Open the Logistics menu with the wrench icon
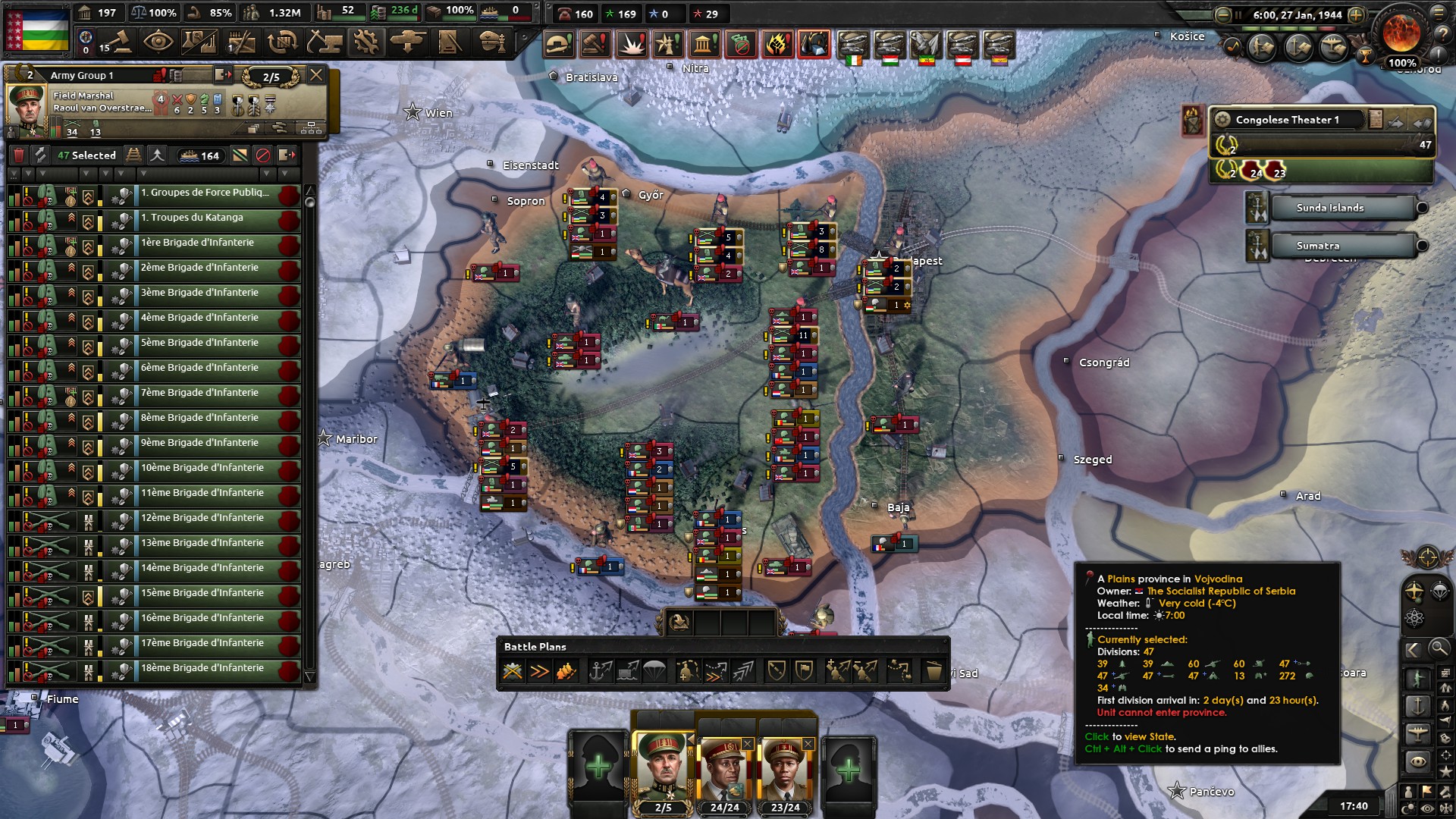The height and width of the screenshot is (819, 1456). pos(366,42)
